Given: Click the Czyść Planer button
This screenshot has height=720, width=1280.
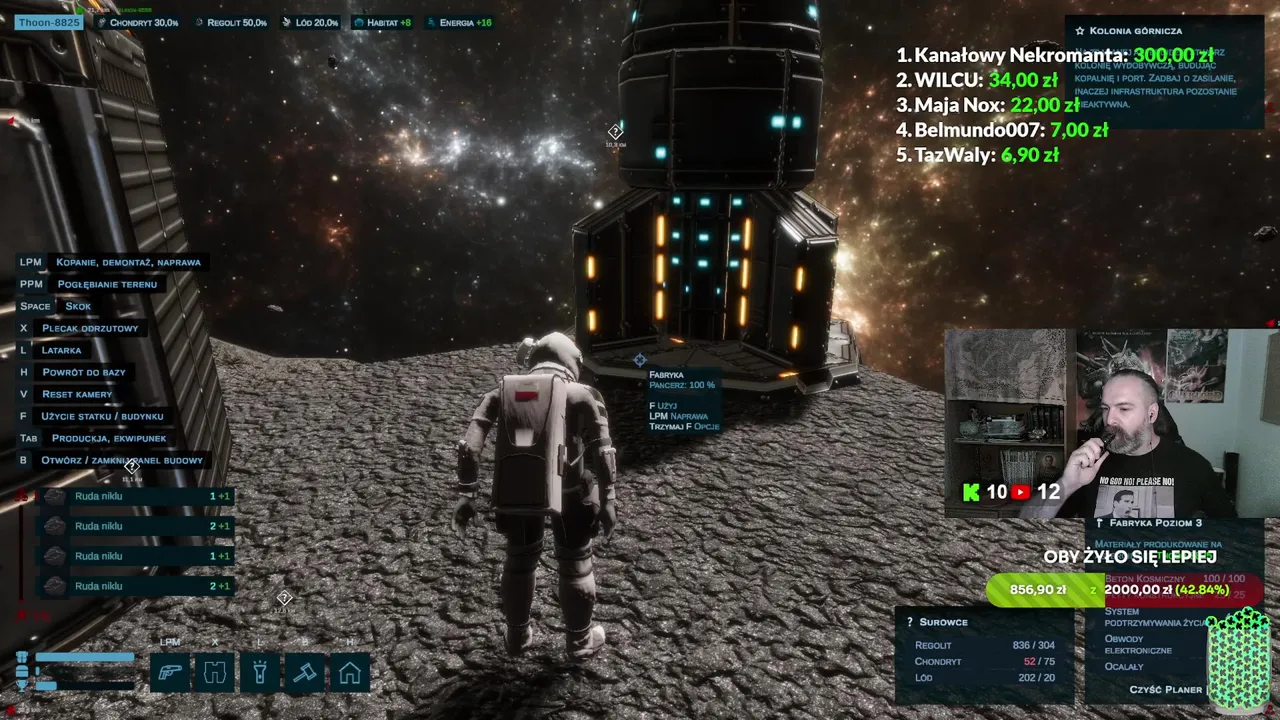Looking at the screenshot, I should click(x=1165, y=690).
